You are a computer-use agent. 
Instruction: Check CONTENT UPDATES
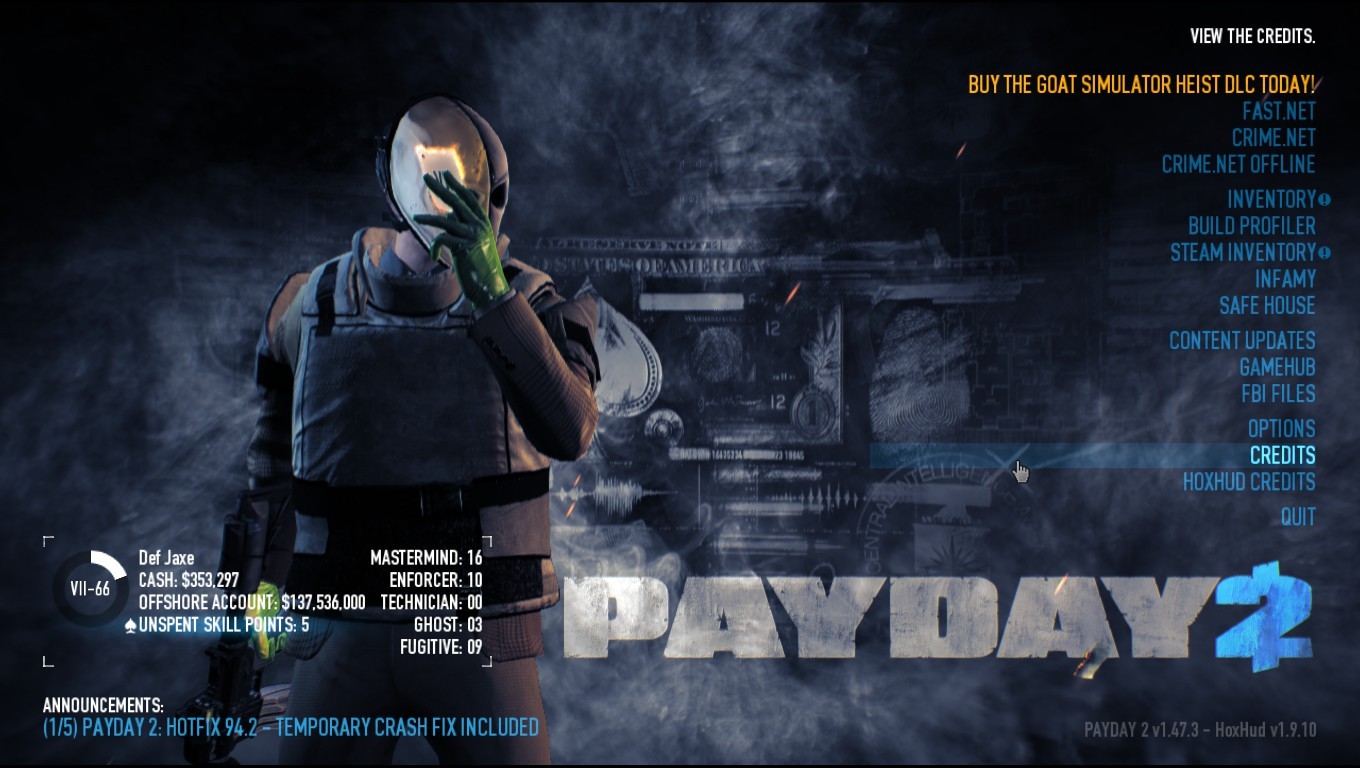point(1243,340)
